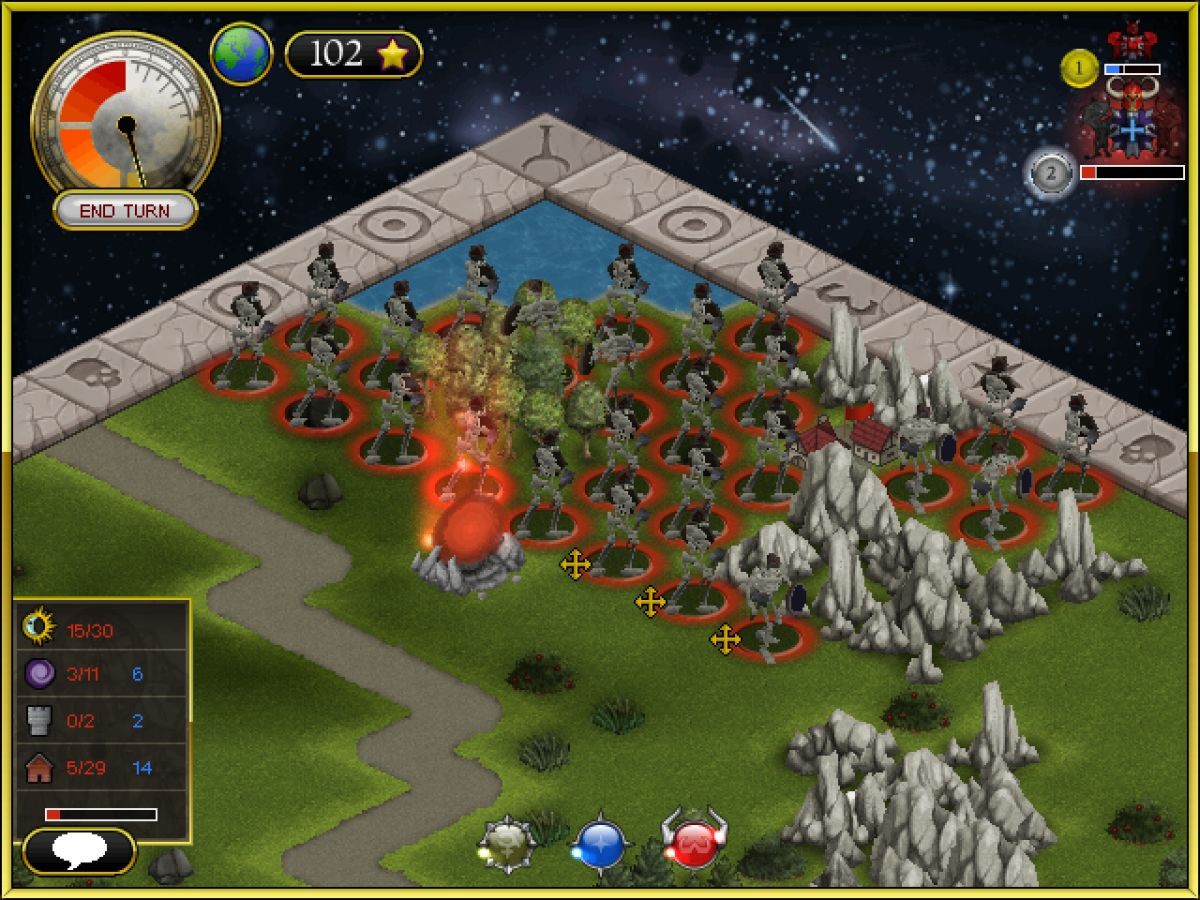The height and width of the screenshot is (900, 1200).
Task: Click the horned red warlord portrait
Action: point(1132,120)
